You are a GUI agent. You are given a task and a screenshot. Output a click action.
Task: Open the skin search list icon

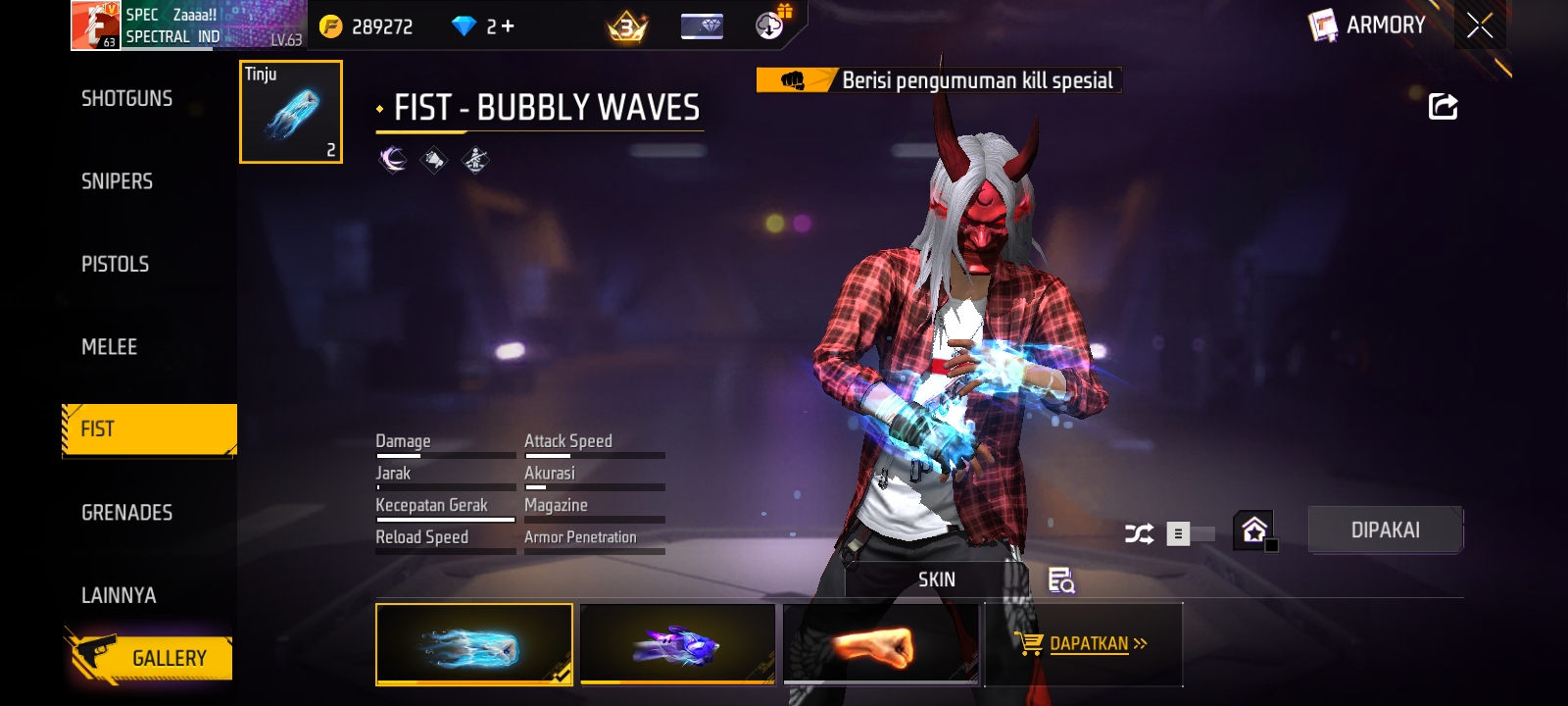coord(1061,580)
